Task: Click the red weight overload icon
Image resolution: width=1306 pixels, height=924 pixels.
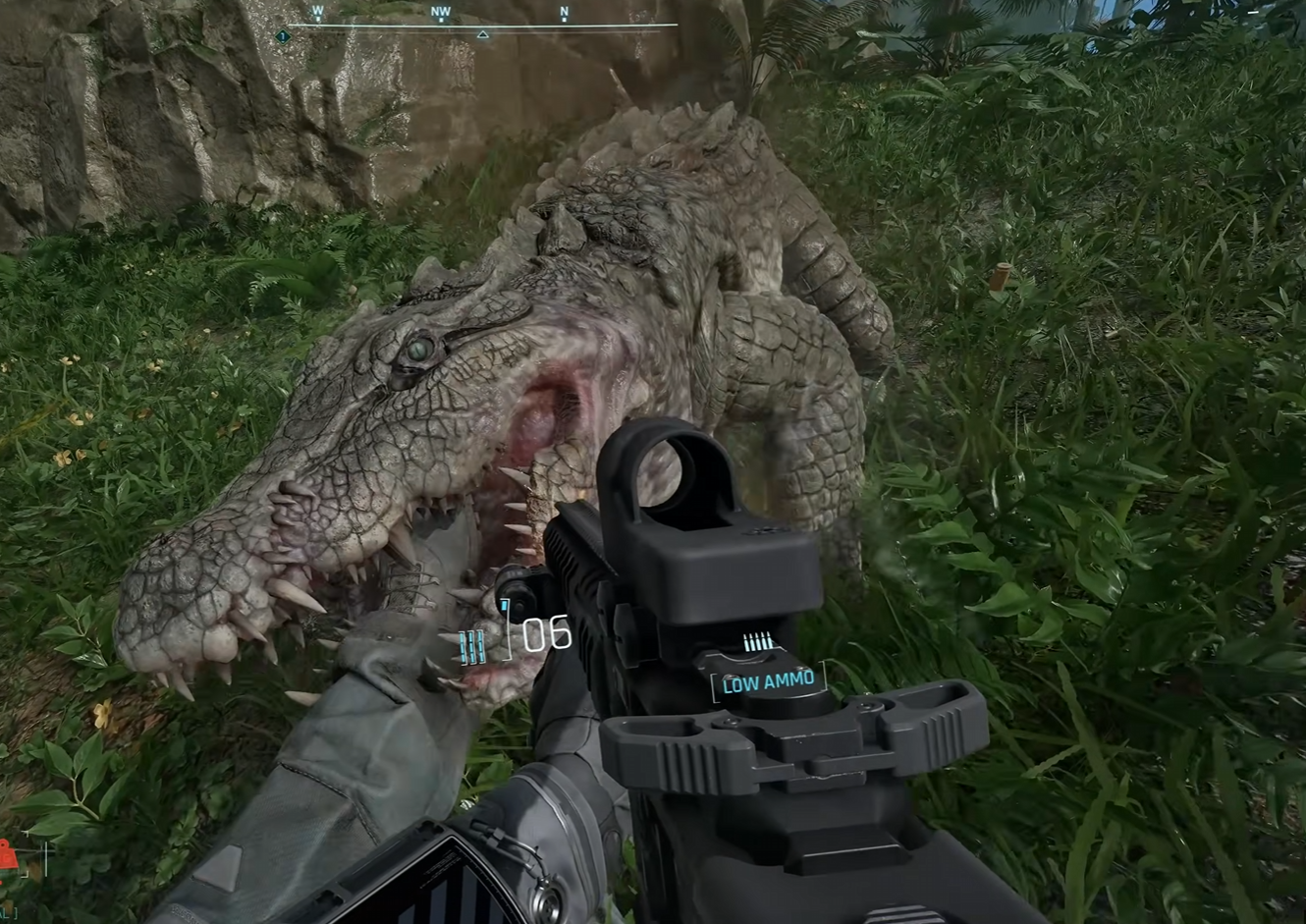Action: click(8, 856)
